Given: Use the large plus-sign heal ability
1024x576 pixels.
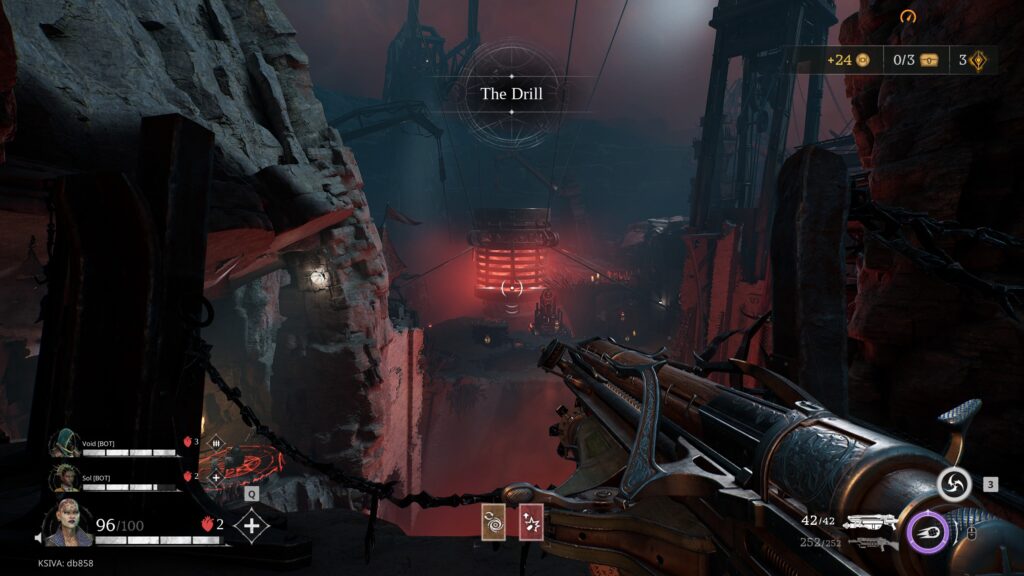Looking at the screenshot, I should (x=251, y=526).
